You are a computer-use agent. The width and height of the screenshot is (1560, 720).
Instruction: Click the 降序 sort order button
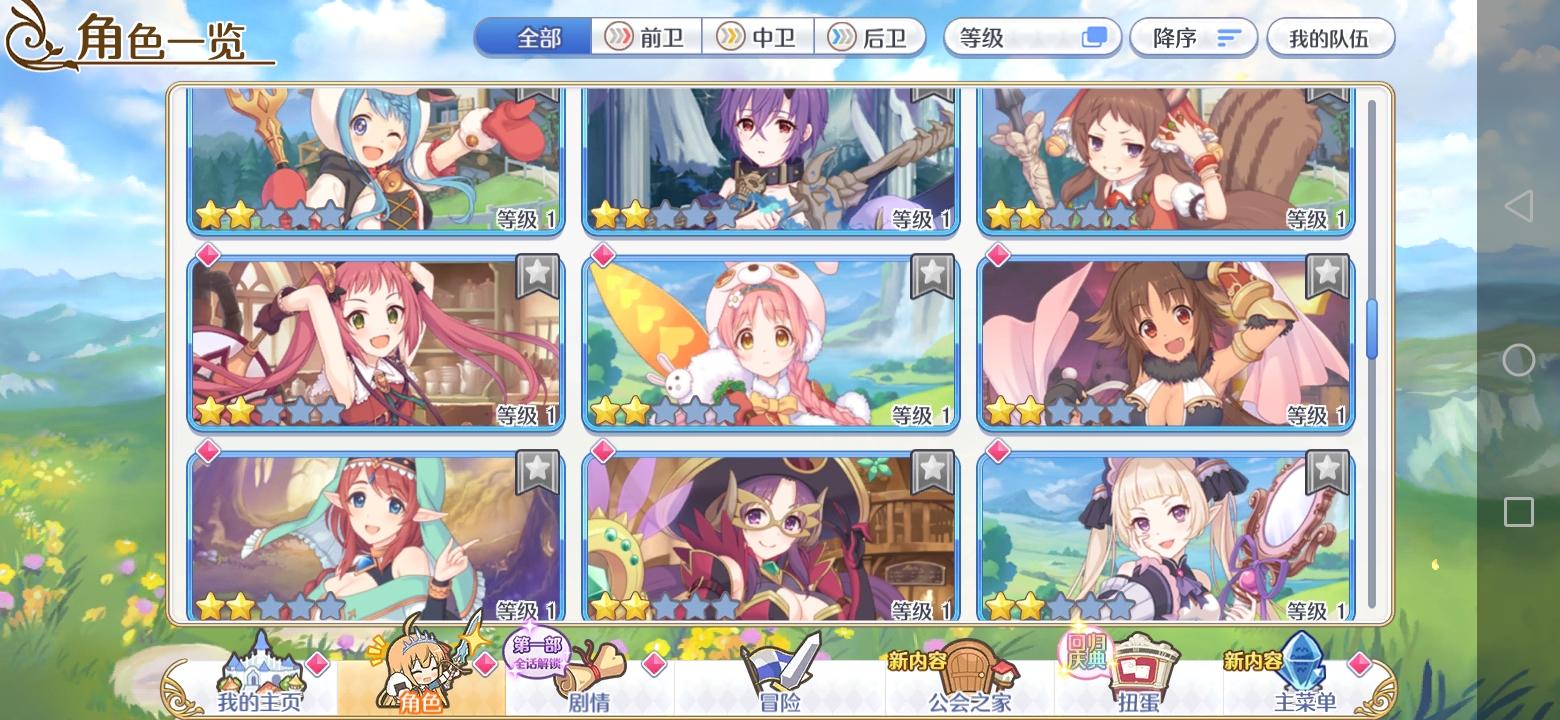(1192, 37)
